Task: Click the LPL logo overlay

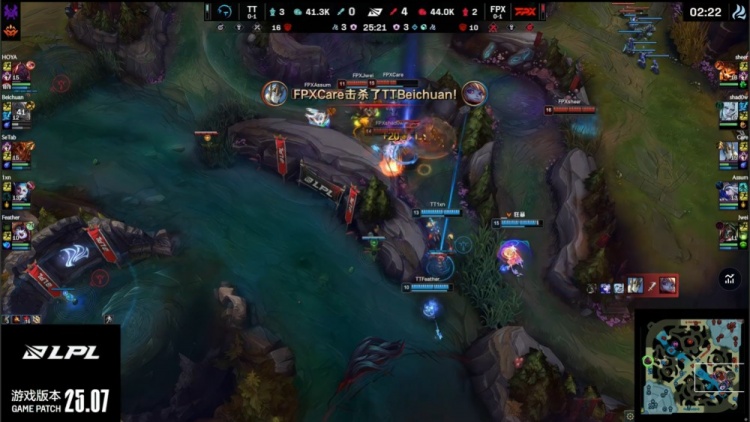Action: coord(58,352)
